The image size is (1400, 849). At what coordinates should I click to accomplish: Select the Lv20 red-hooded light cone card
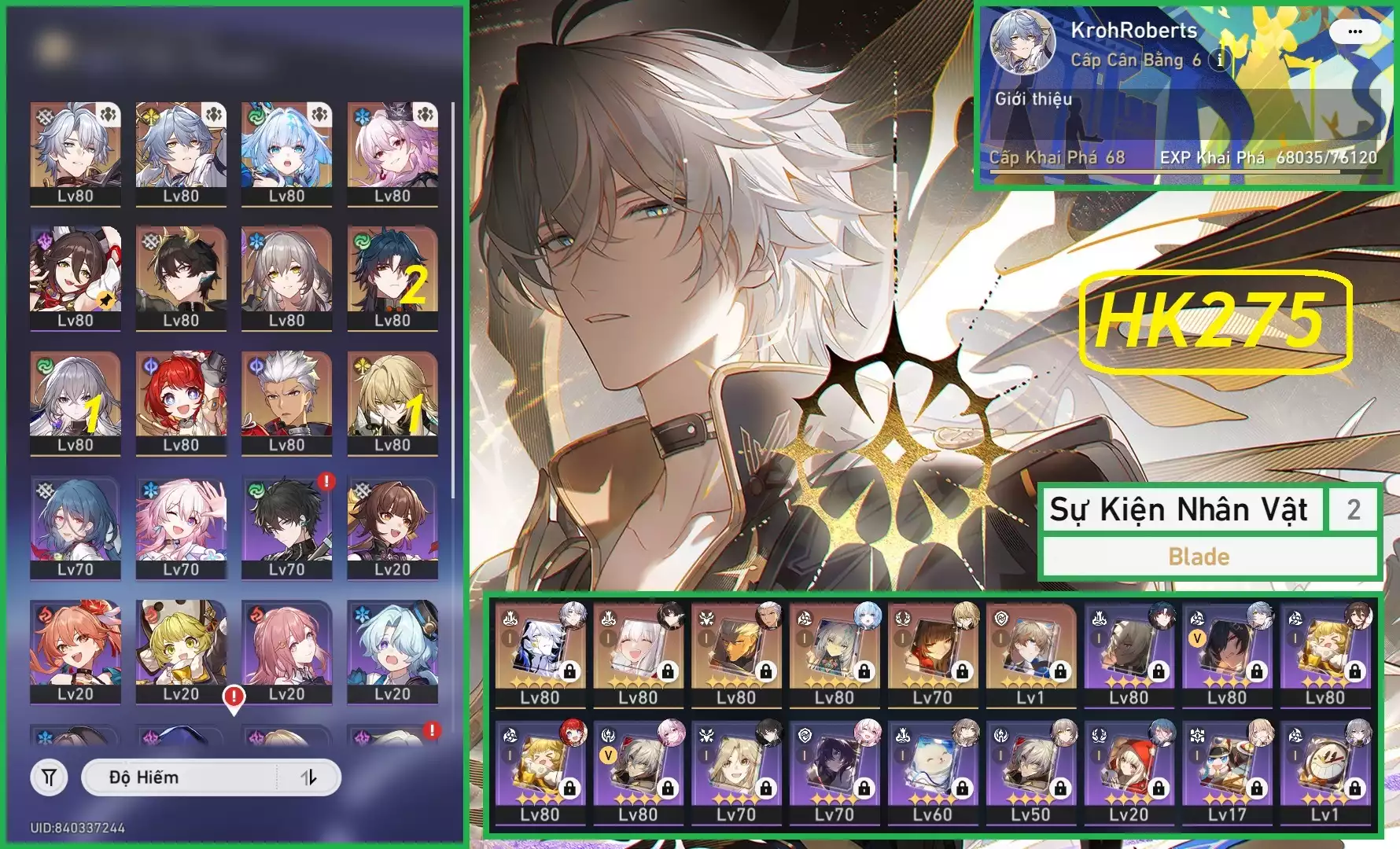[x=1129, y=772]
